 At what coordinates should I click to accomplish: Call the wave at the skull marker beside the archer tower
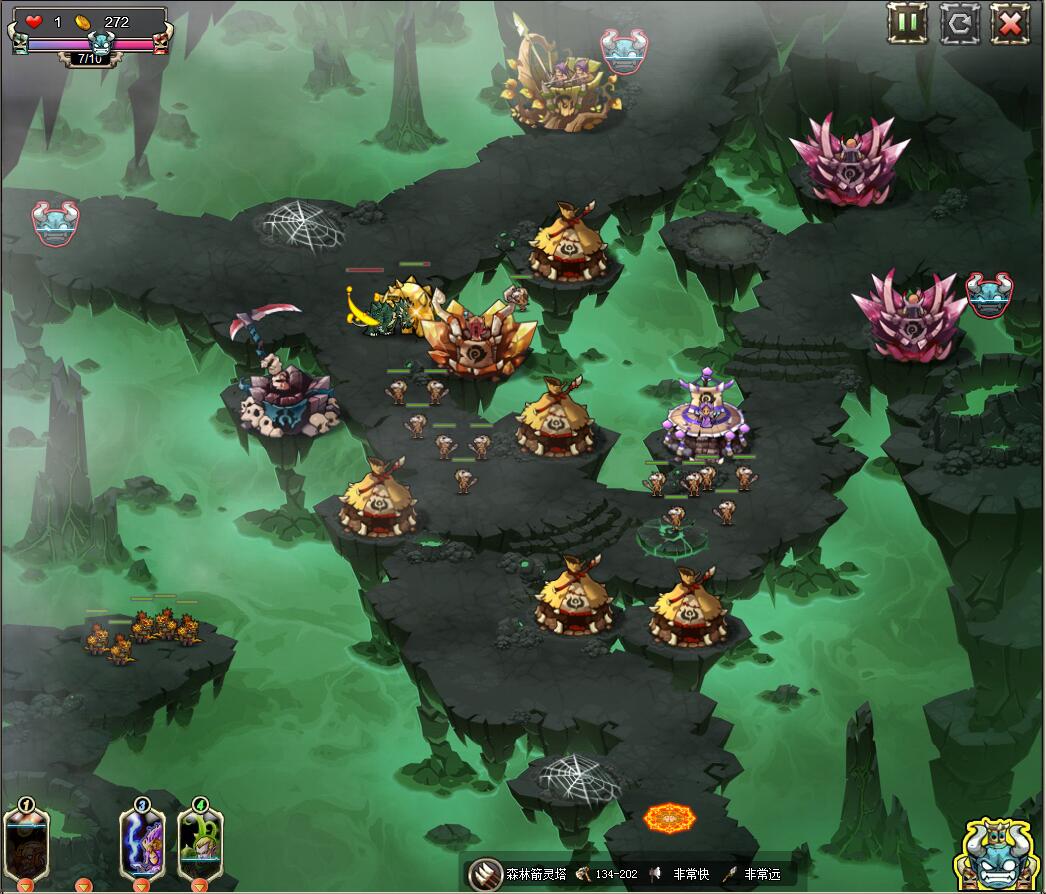click(x=624, y=52)
